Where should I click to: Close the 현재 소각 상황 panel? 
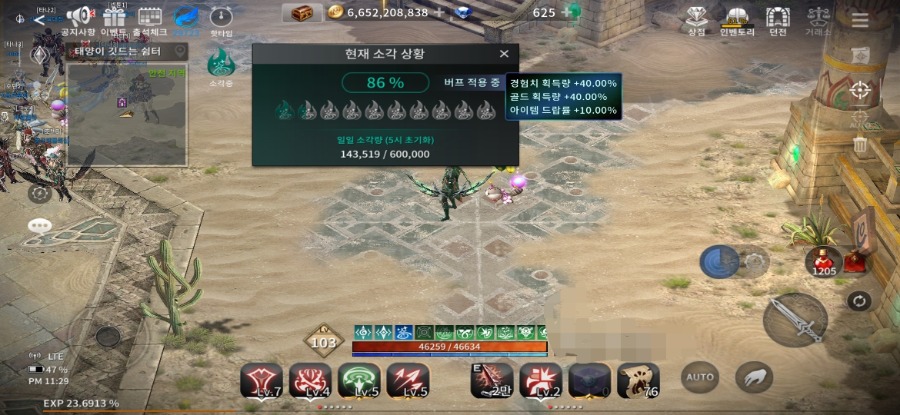coord(503,54)
